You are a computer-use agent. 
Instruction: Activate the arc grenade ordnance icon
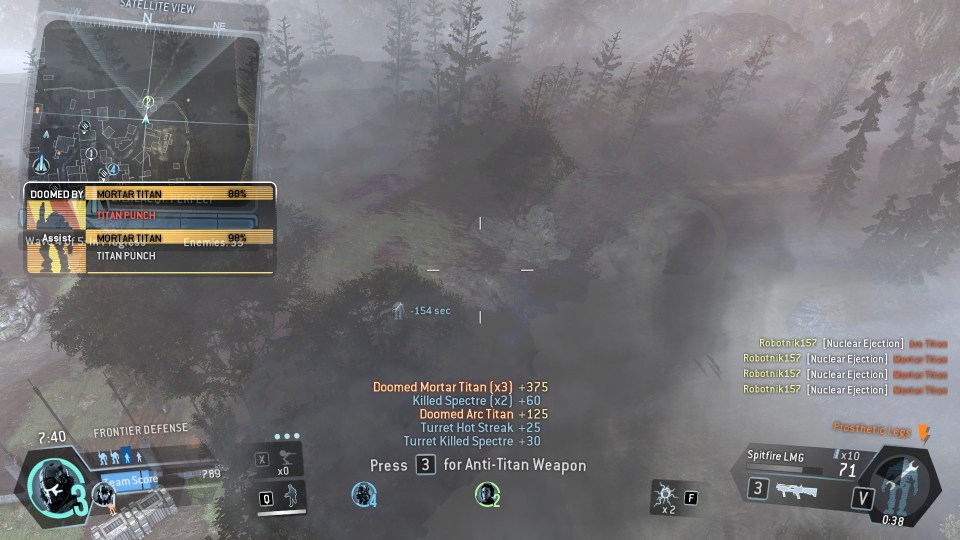(663, 496)
